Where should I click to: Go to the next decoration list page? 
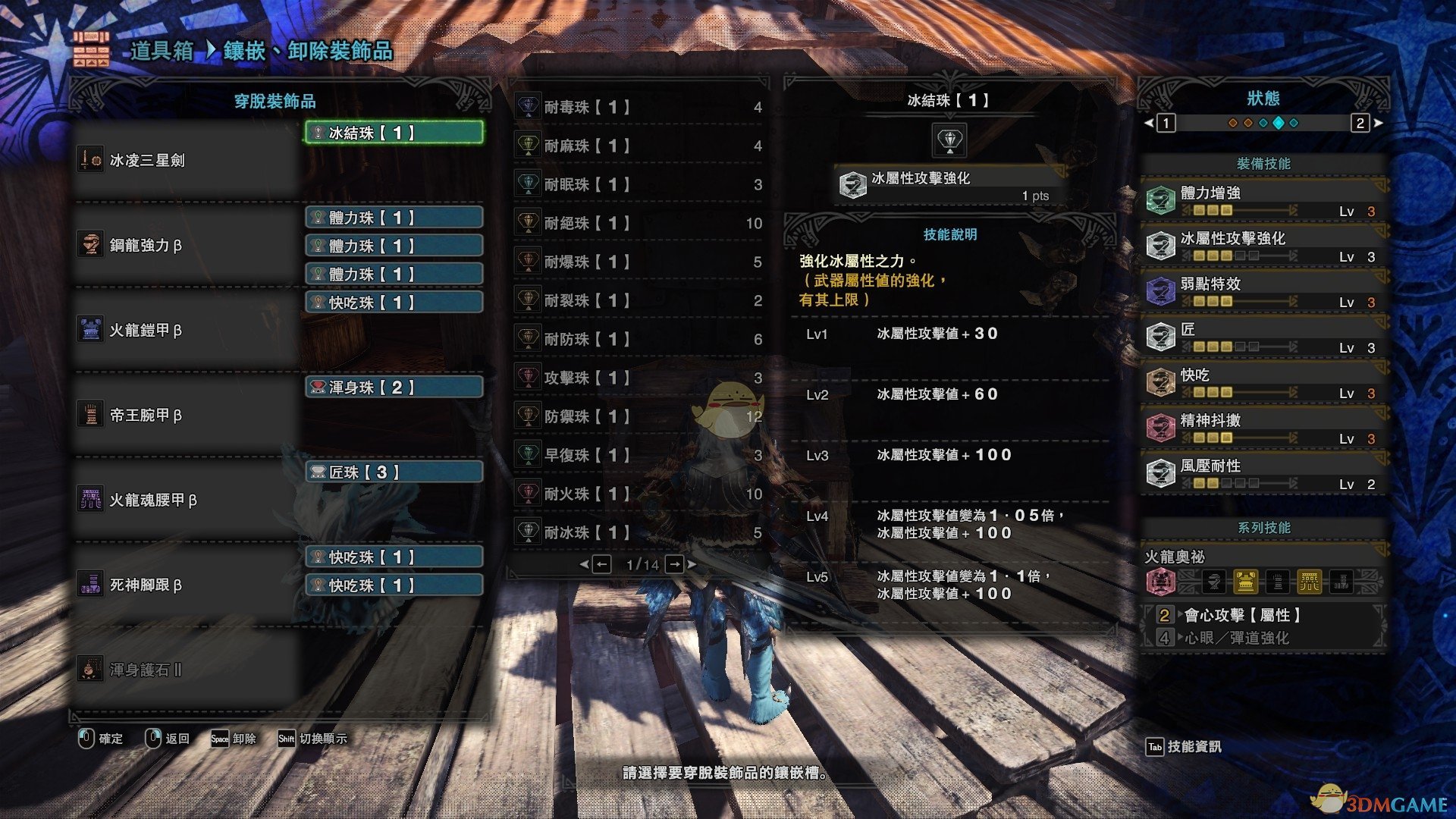click(675, 564)
